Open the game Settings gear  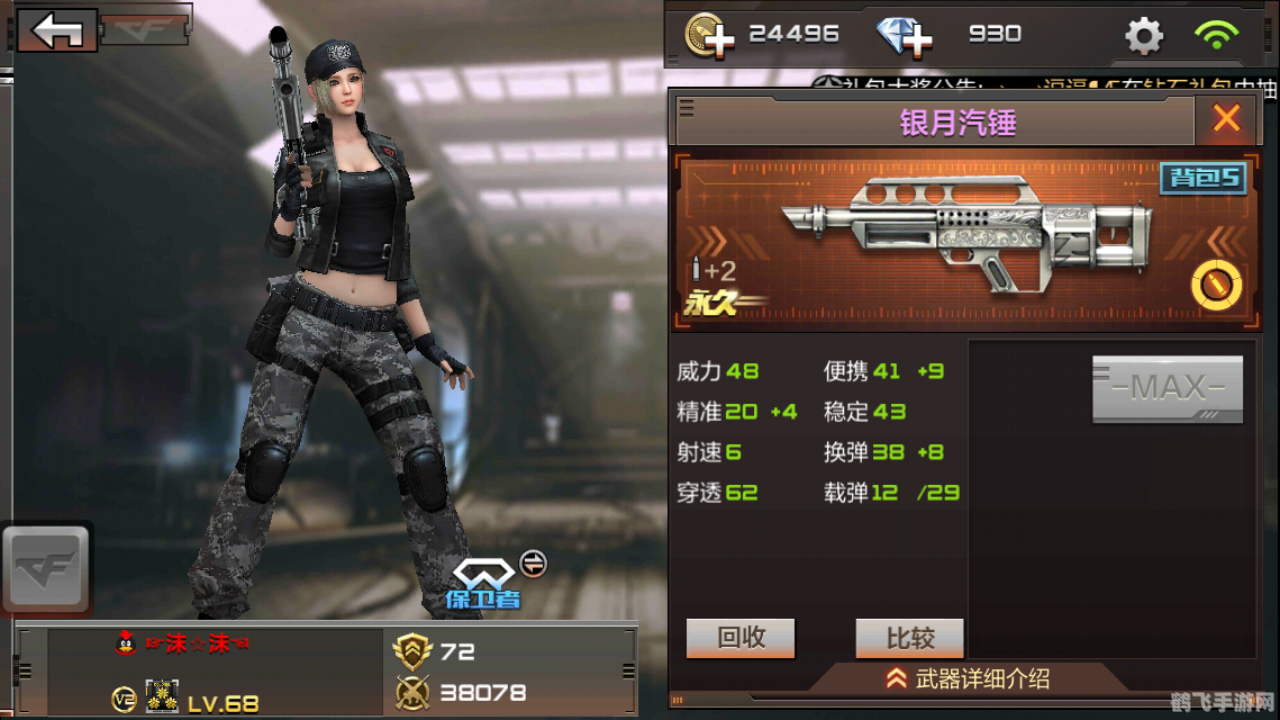(x=1142, y=34)
